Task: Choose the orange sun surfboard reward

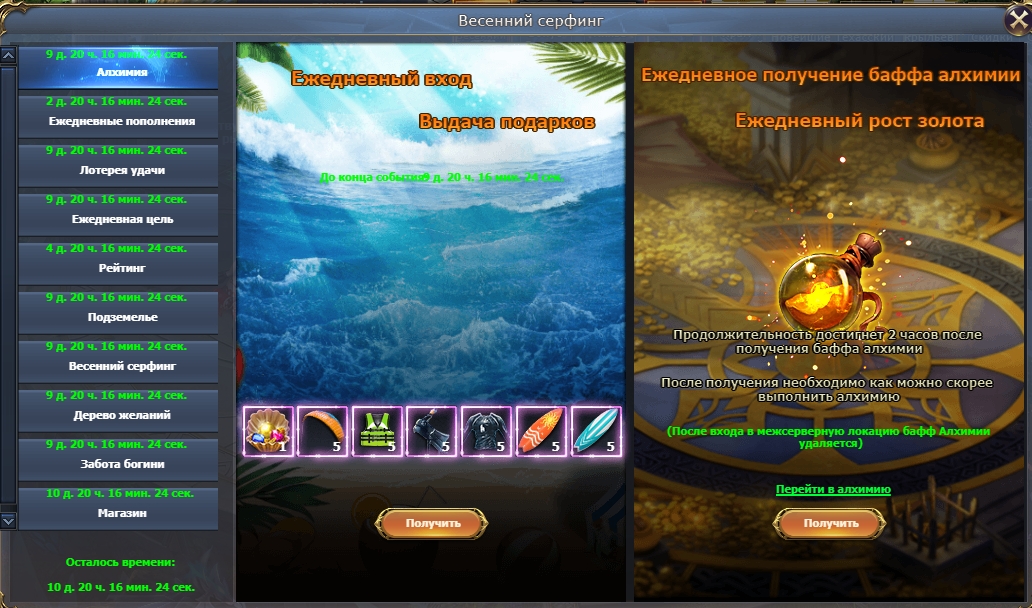Action: (x=542, y=432)
